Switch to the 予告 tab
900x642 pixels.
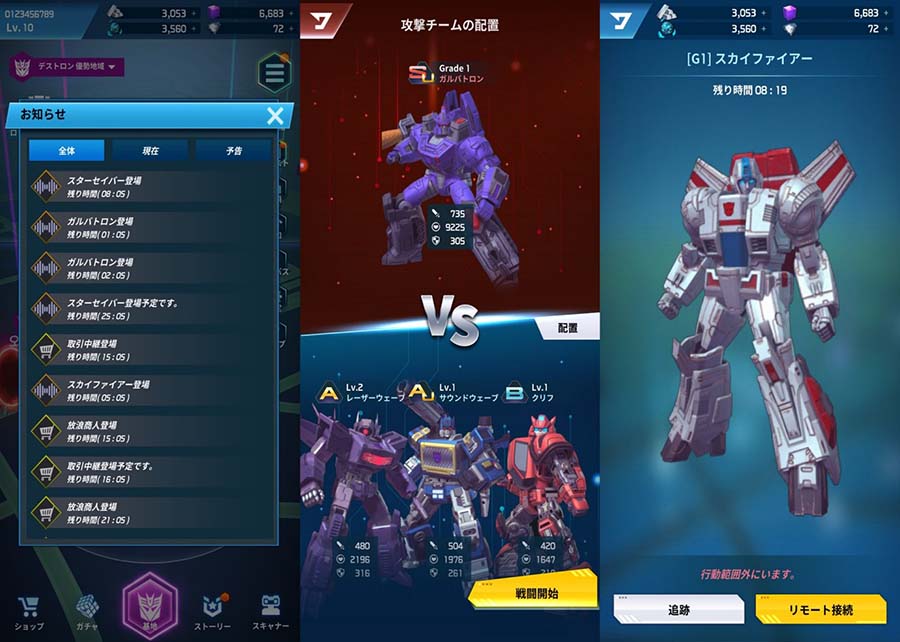[x=233, y=151]
